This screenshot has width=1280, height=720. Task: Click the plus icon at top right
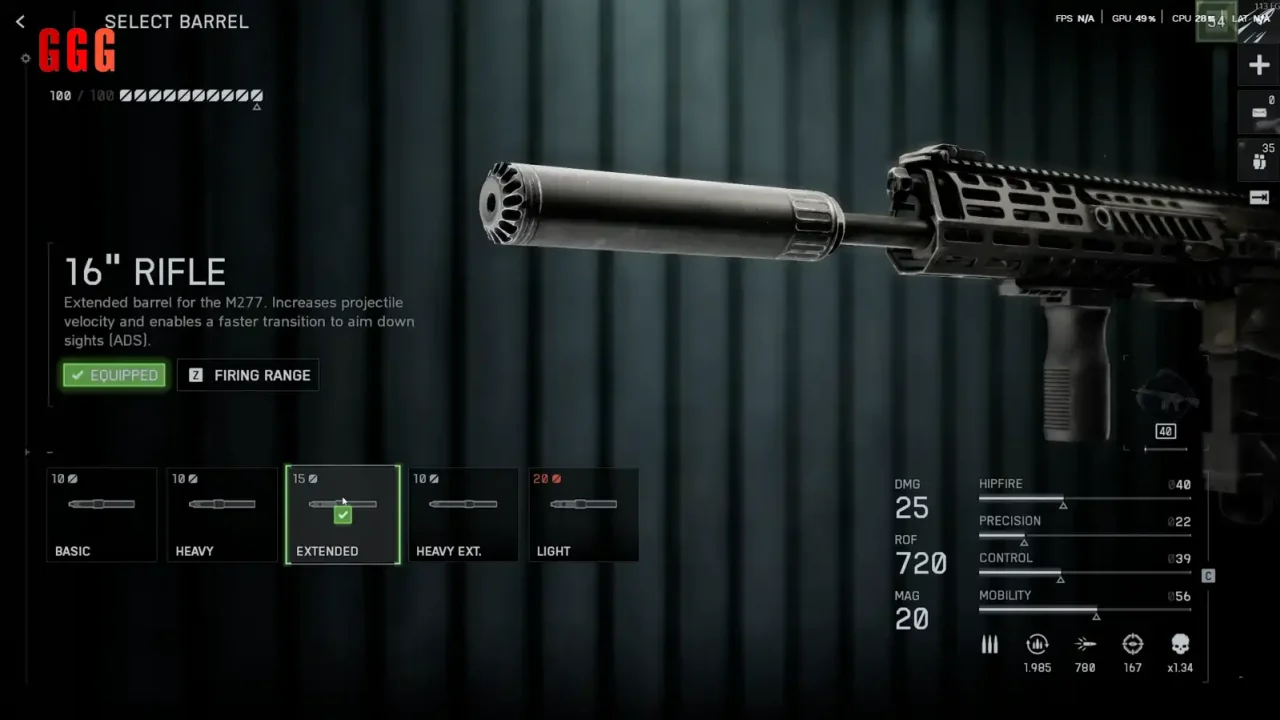(x=1259, y=66)
